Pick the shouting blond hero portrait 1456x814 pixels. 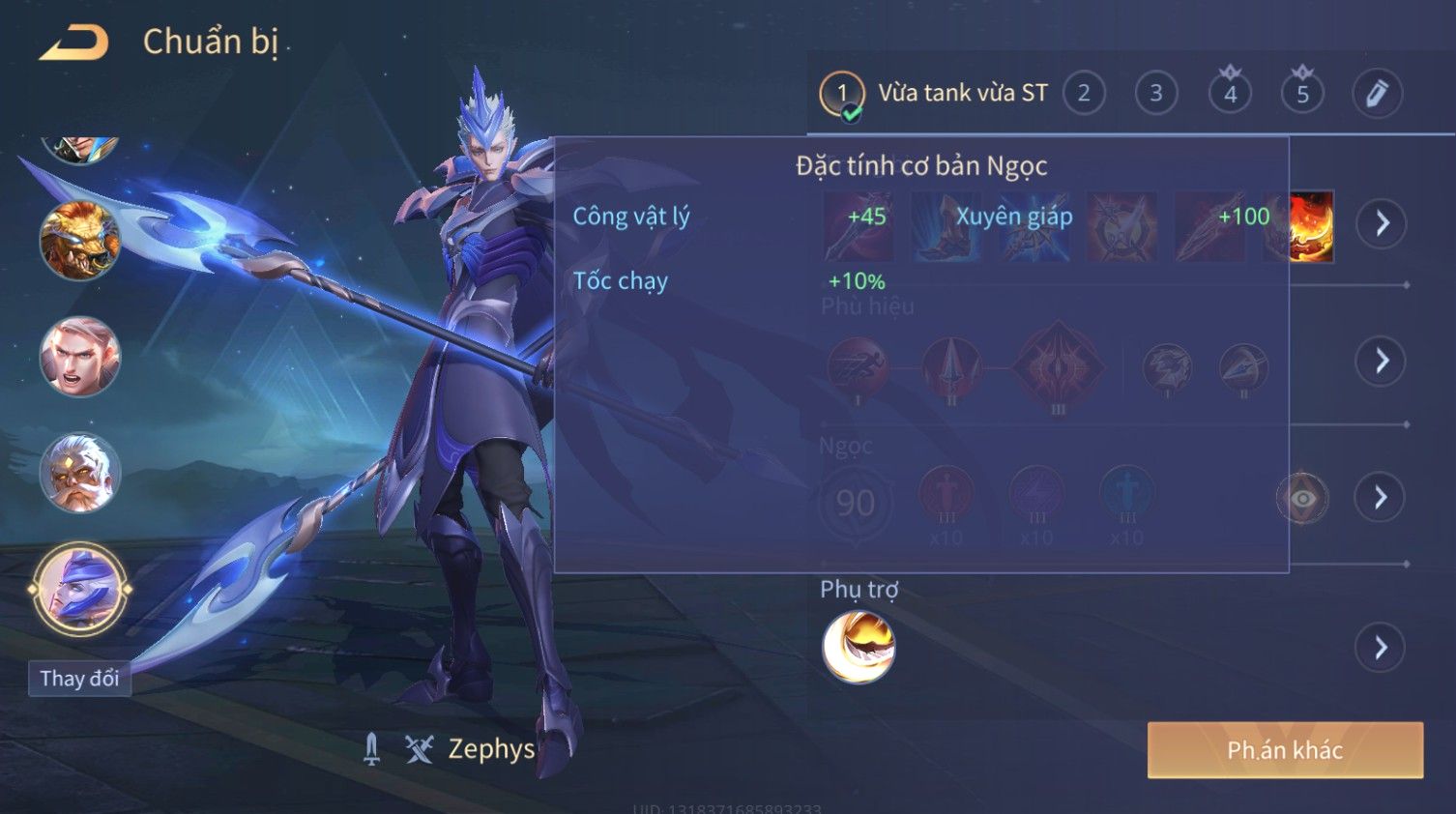click(79, 357)
